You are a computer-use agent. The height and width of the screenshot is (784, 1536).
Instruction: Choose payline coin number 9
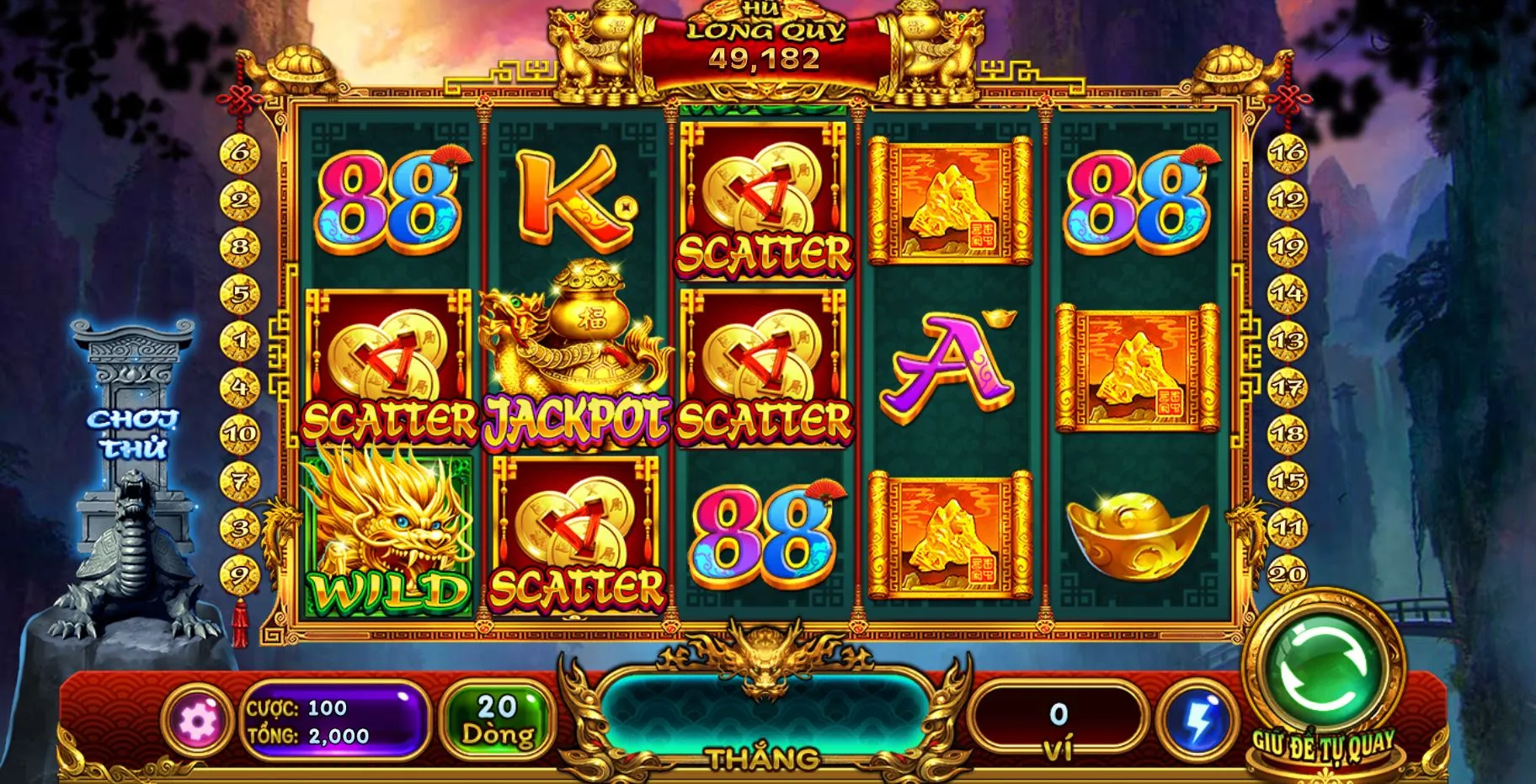click(x=241, y=576)
